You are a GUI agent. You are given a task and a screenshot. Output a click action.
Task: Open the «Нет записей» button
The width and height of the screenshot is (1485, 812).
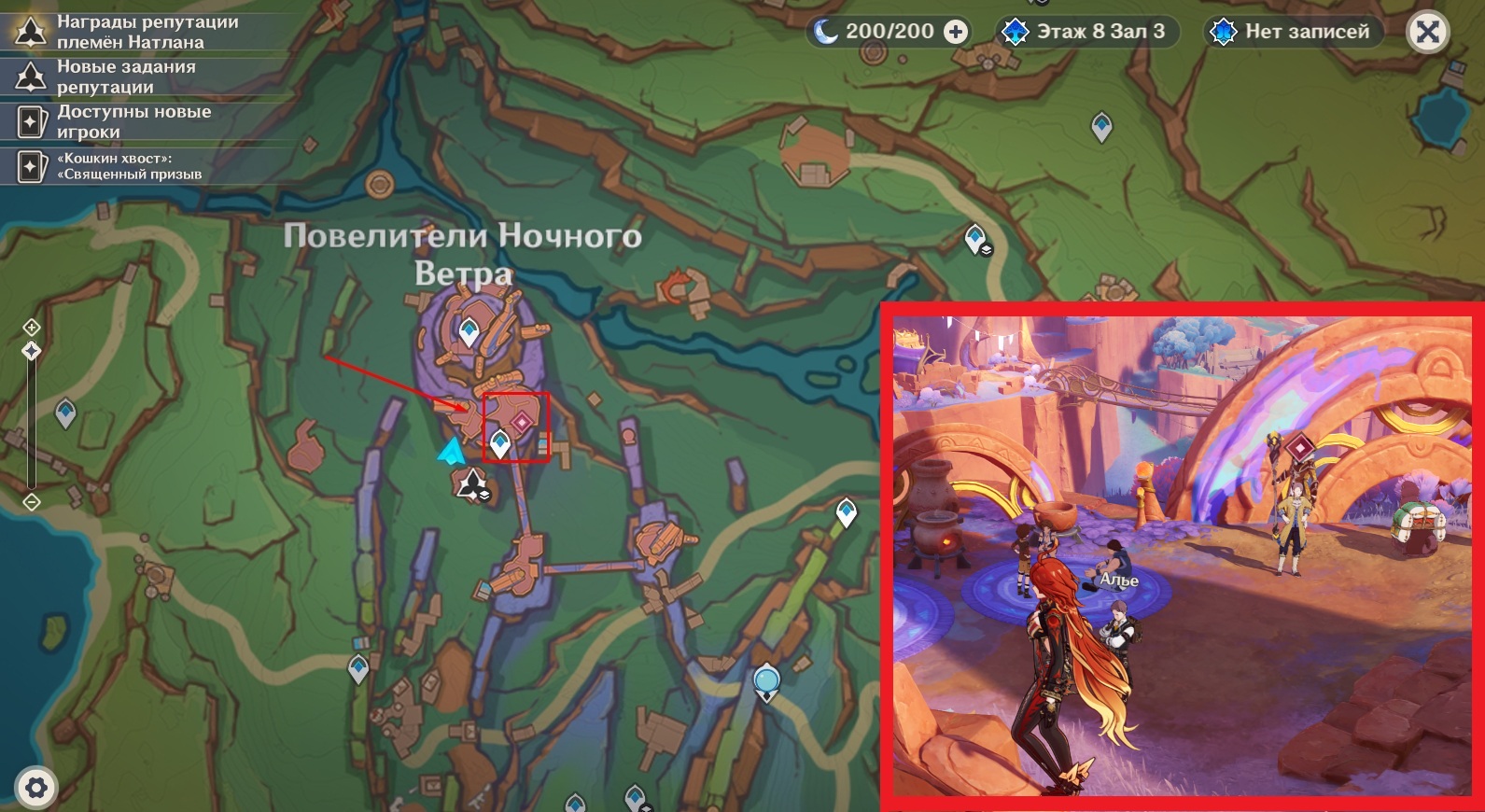(x=1293, y=32)
